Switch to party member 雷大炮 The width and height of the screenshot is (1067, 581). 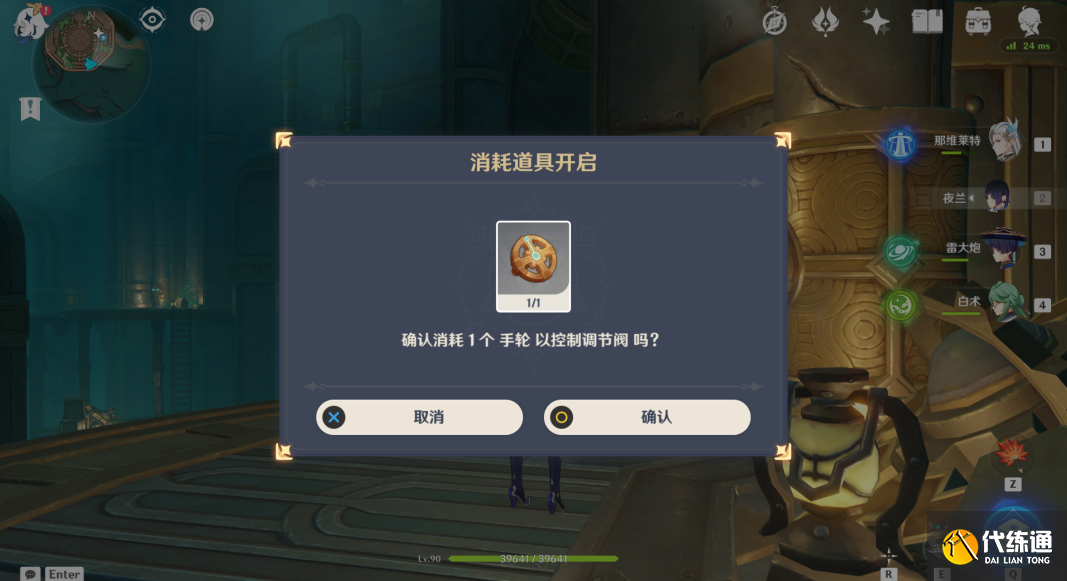pyautogui.click(x=1000, y=250)
